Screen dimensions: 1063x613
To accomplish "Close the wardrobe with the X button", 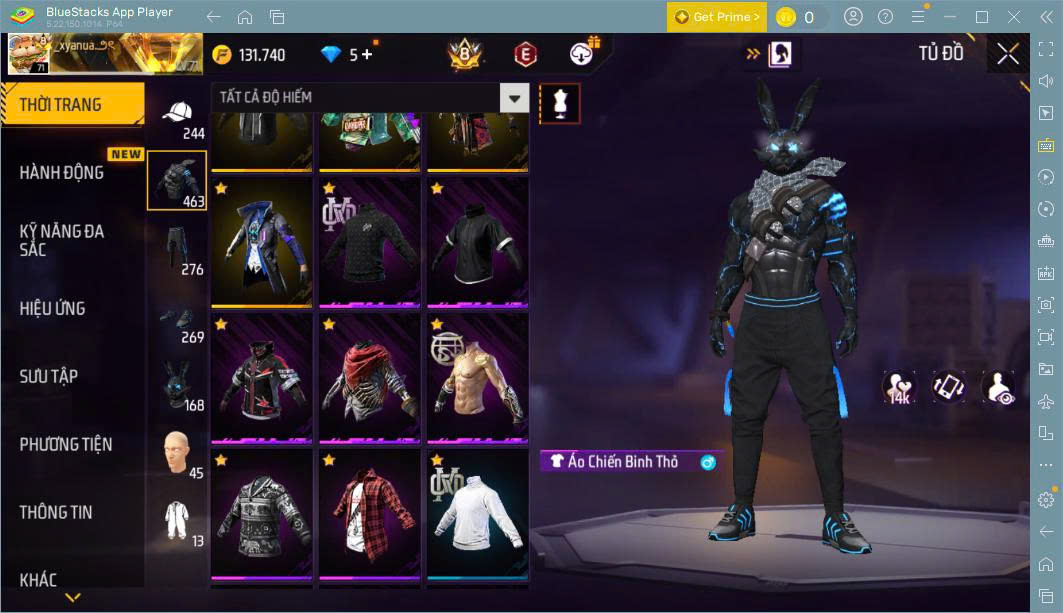I will (x=1008, y=54).
